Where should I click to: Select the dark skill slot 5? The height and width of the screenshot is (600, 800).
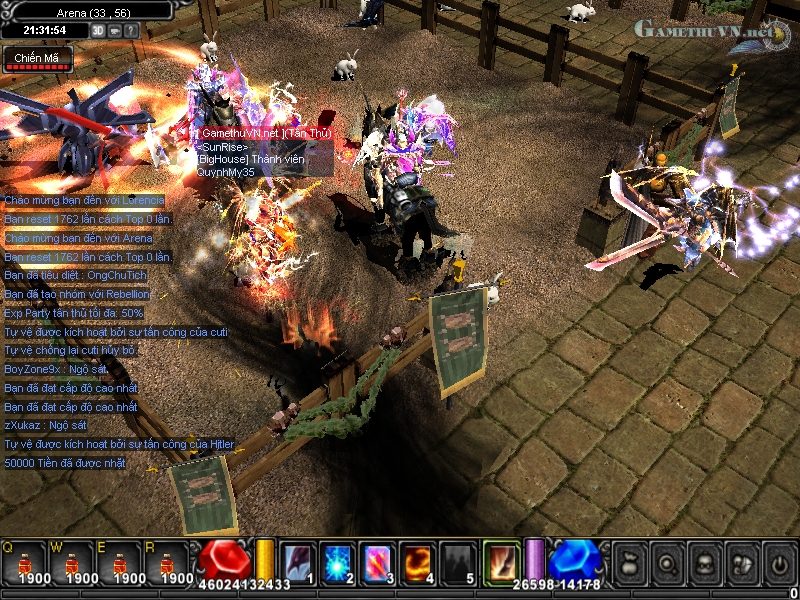coord(458,561)
